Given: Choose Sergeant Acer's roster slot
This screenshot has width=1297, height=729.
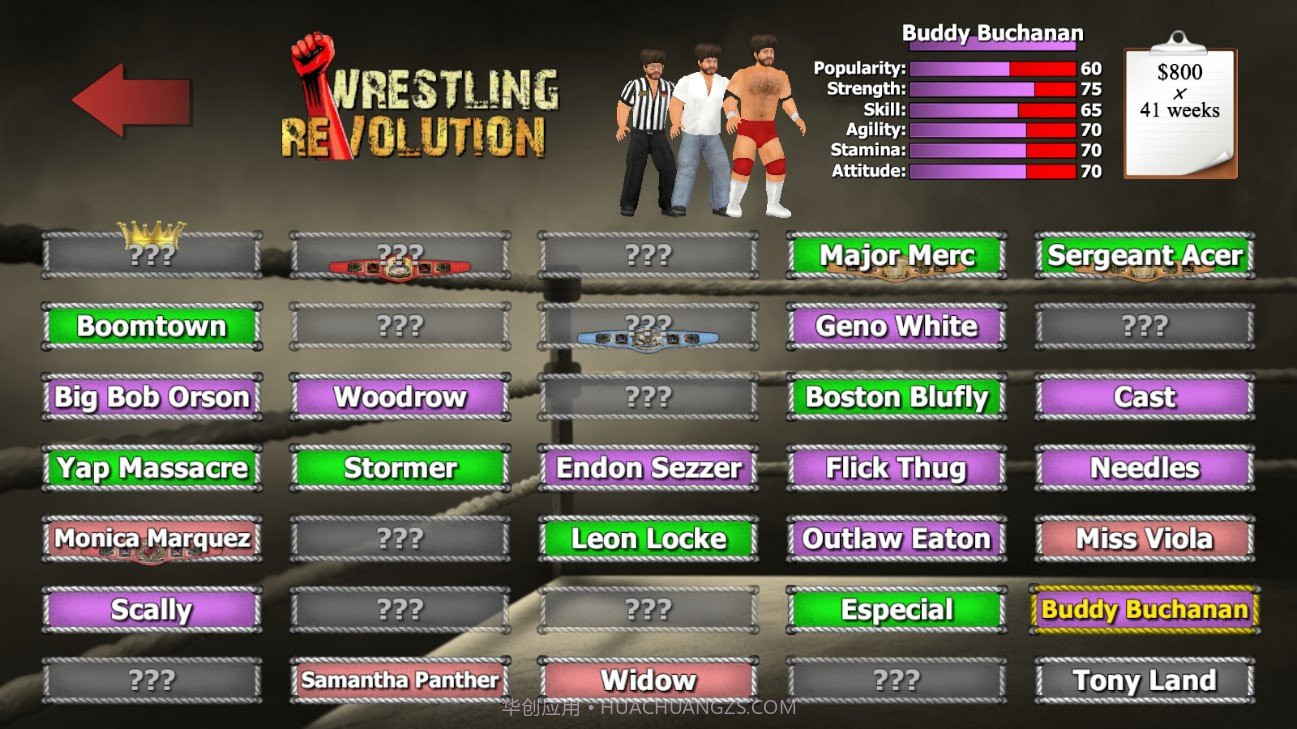Looking at the screenshot, I should coord(1144,256).
